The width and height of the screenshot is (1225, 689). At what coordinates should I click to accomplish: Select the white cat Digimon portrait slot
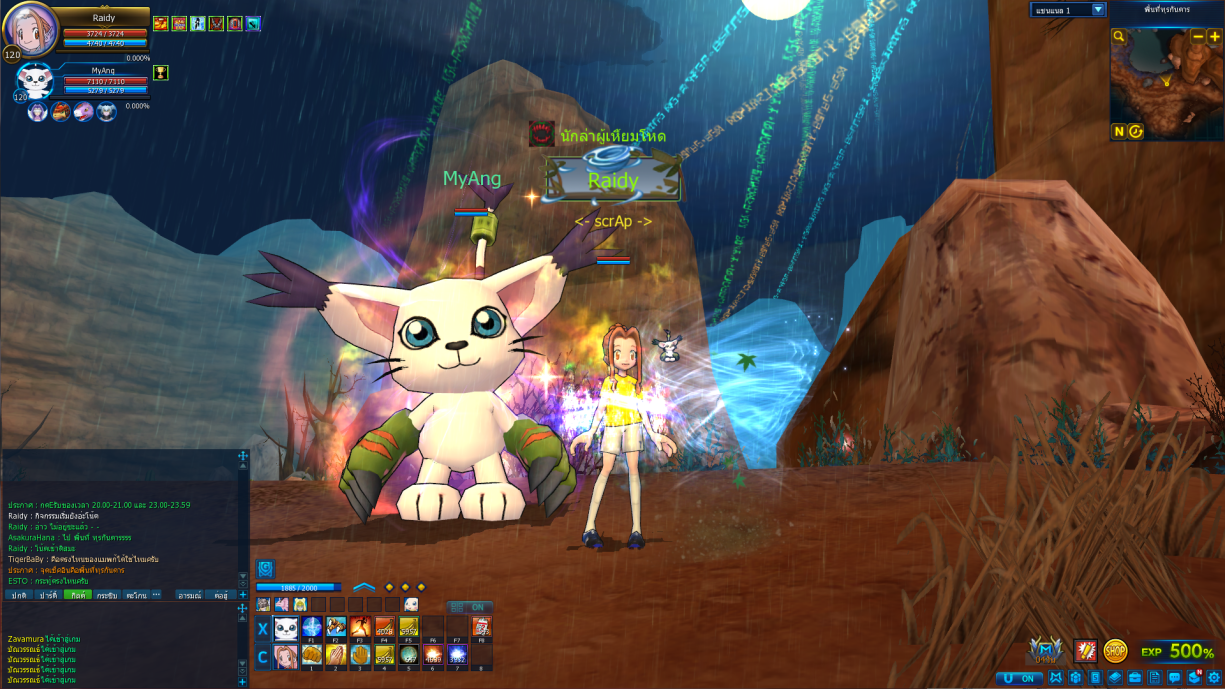pyautogui.click(x=286, y=628)
